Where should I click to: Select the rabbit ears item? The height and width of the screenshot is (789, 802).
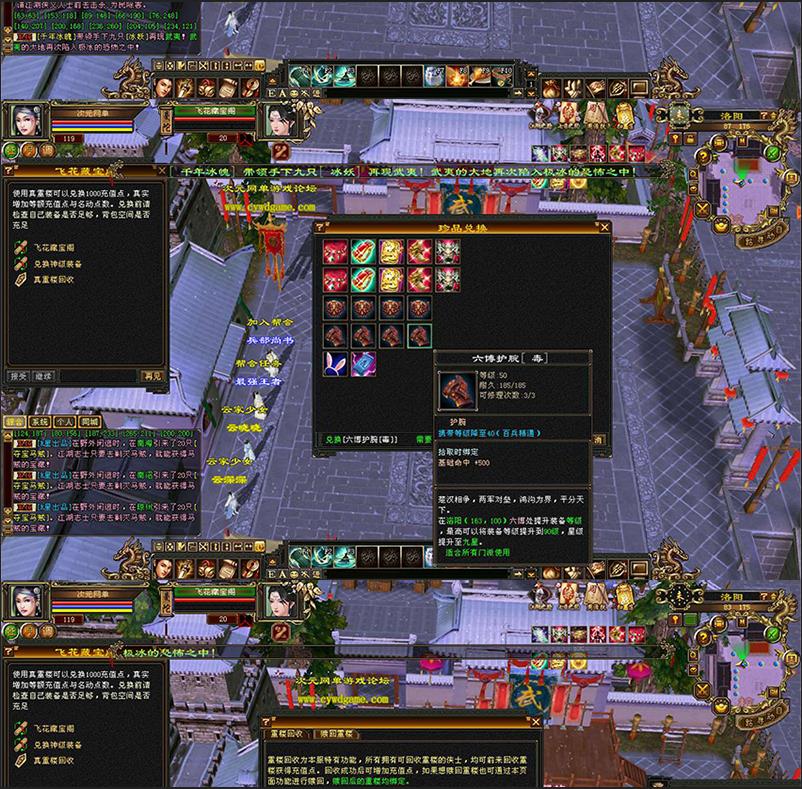tap(335, 364)
